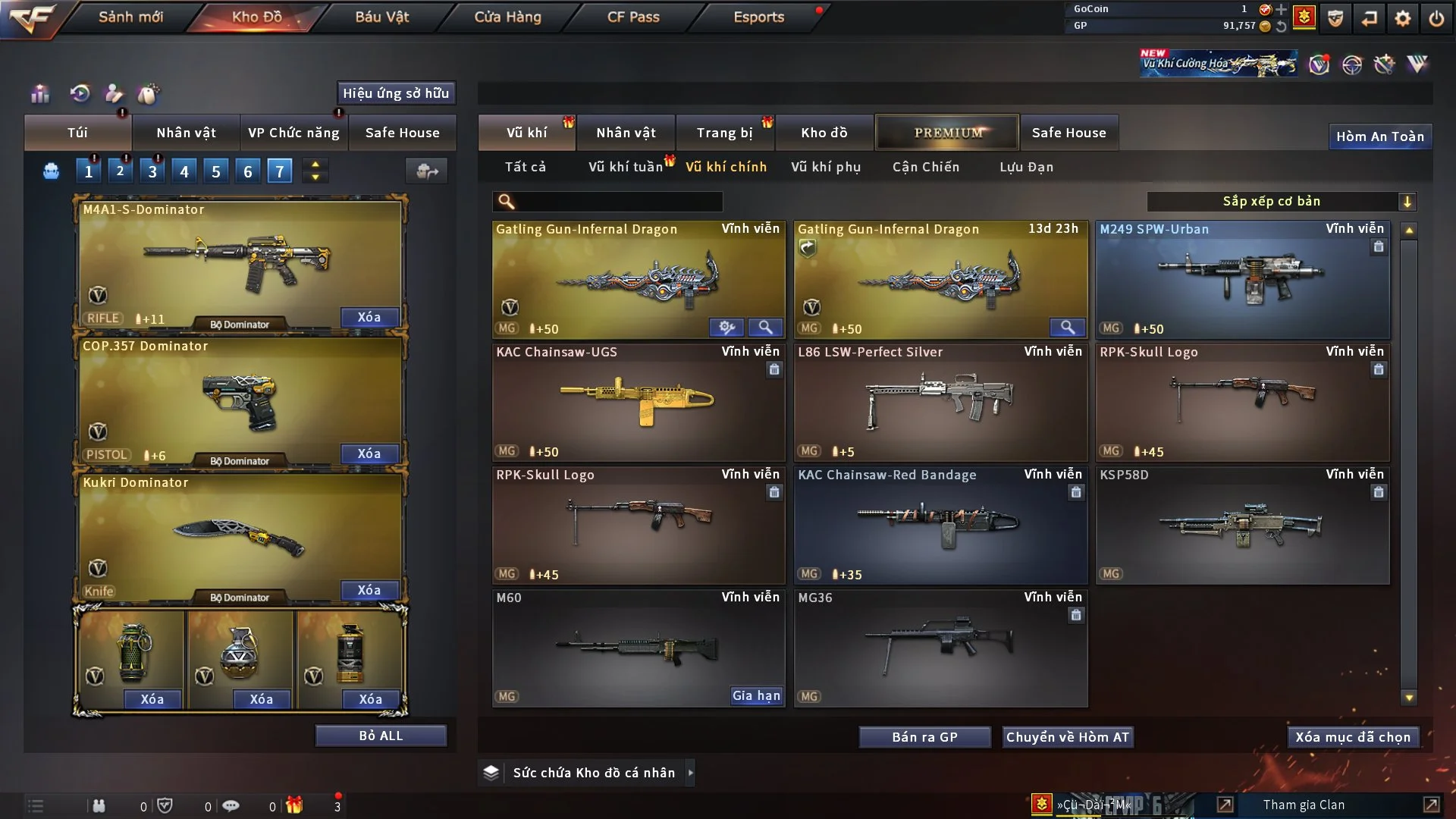Viewport: 1456px width, 819px height.
Task: Unequip everything with Bỏ ALL
Action: coord(381,736)
